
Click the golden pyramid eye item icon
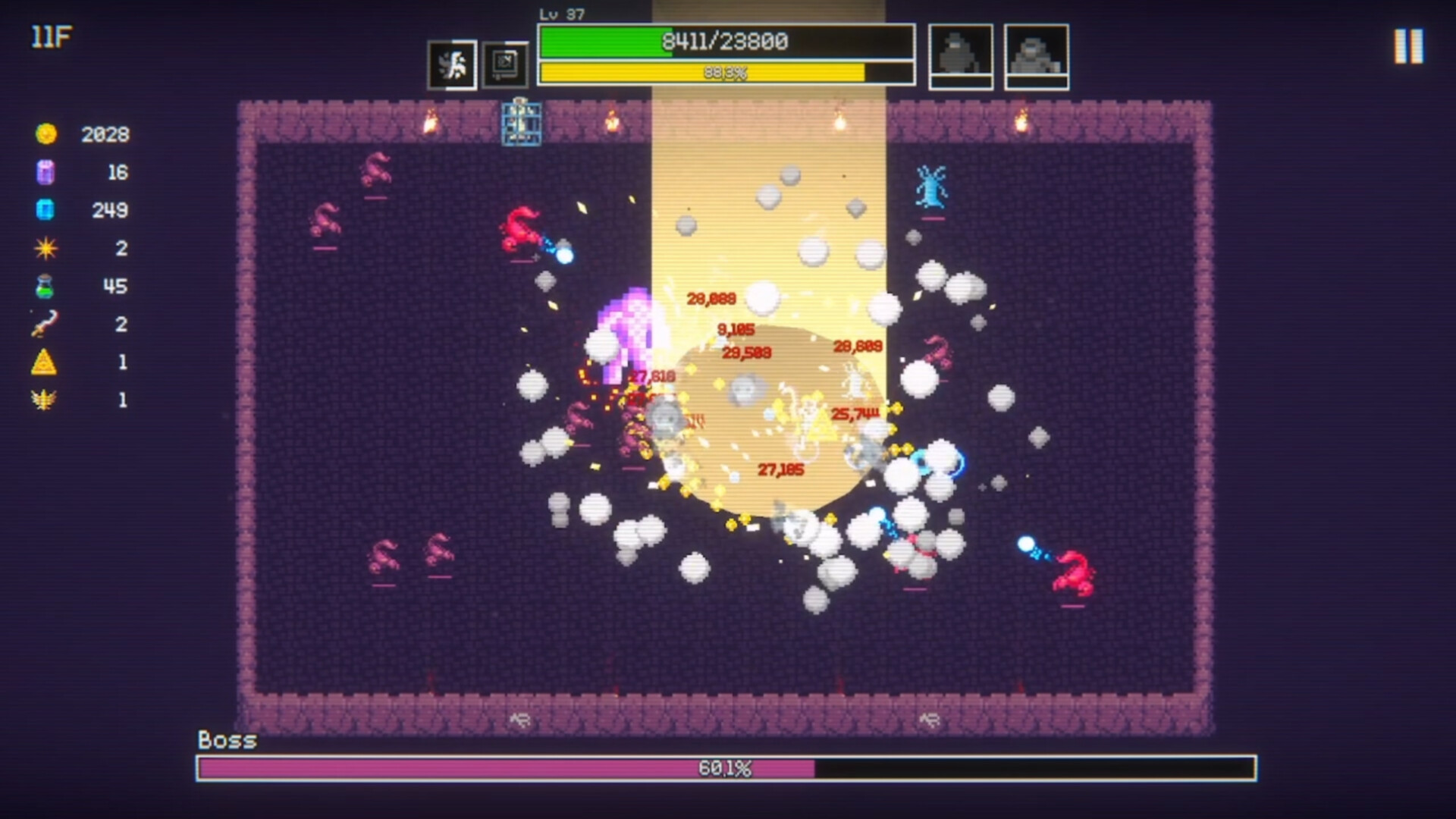click(45, 362)
